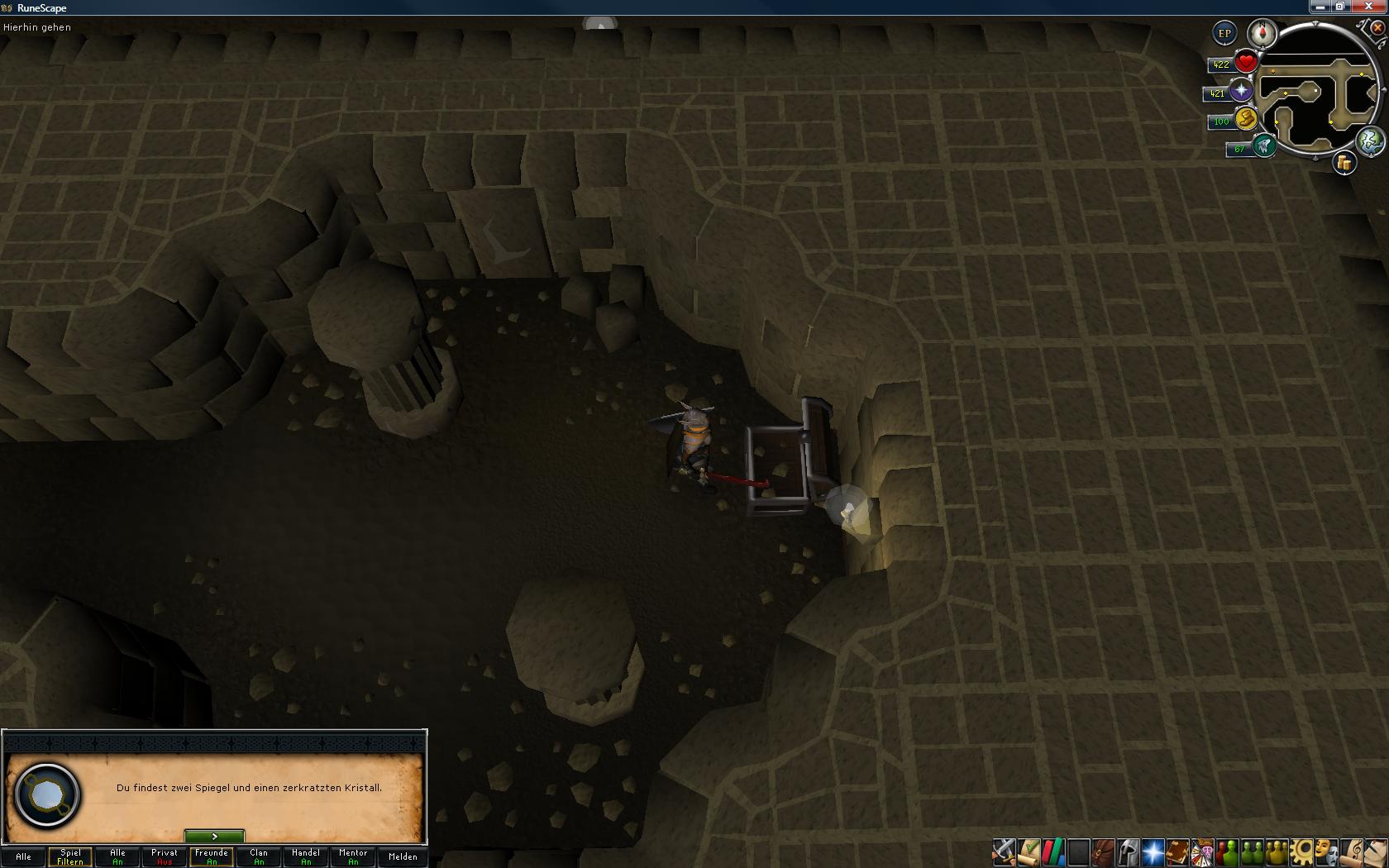Click the red heart health orb
Screen dimensions: 1389x868
(1246, 62)
